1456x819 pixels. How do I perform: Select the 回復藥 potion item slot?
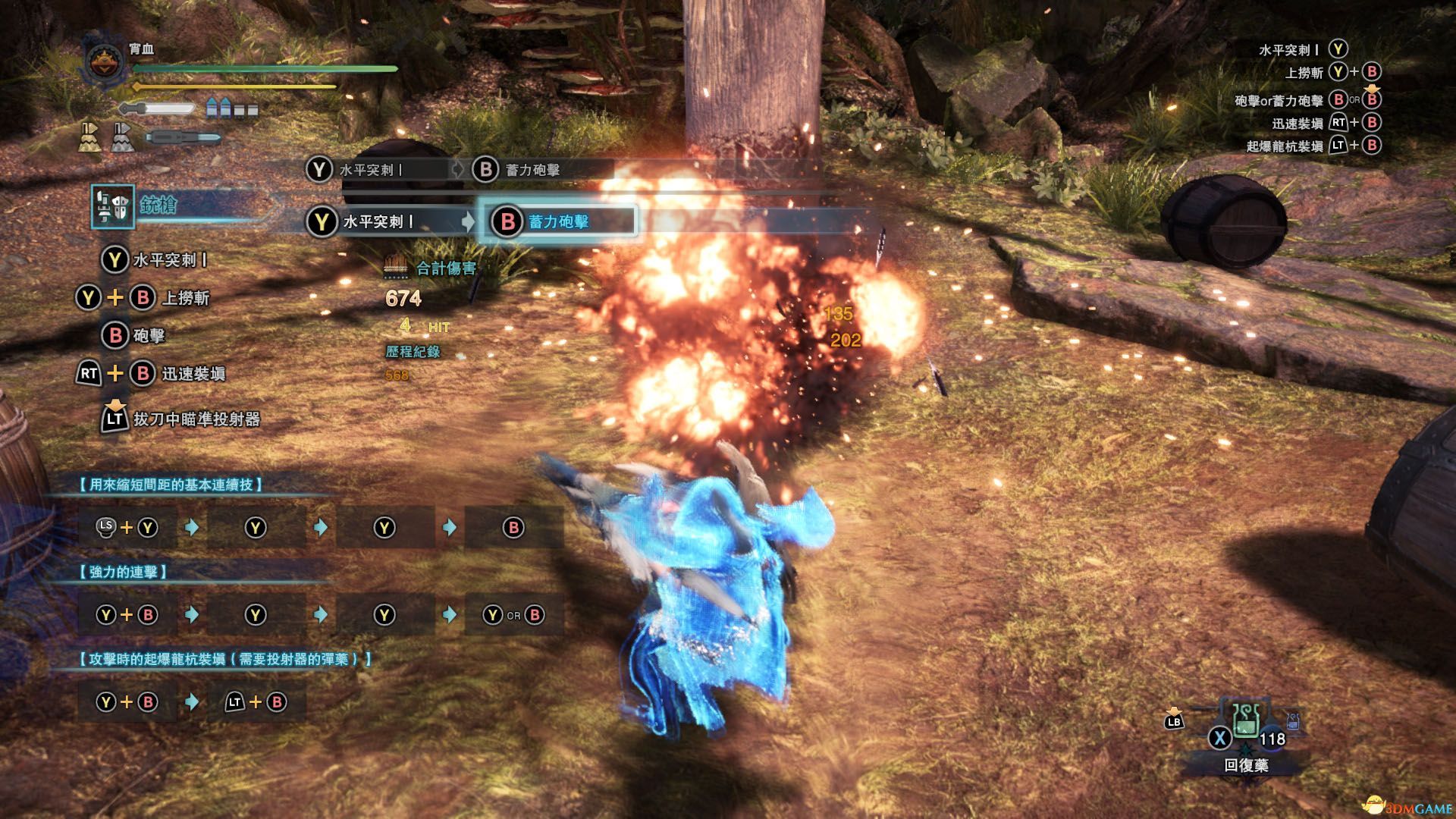click(1245, 720)
